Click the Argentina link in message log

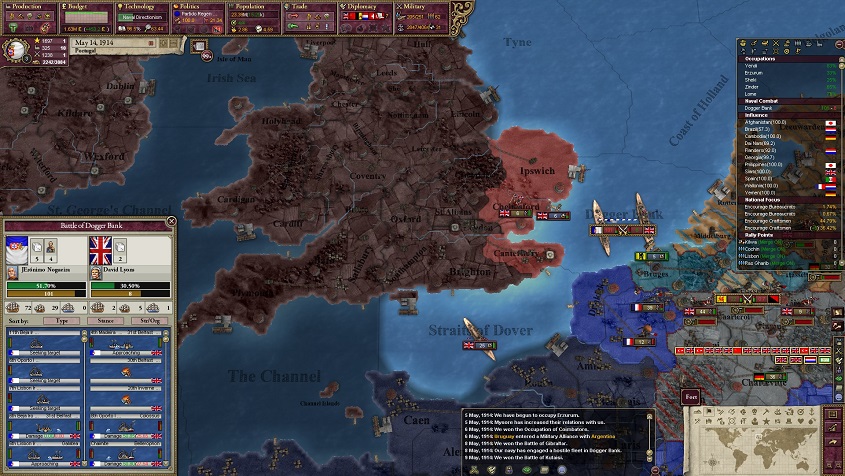(602, 437)
